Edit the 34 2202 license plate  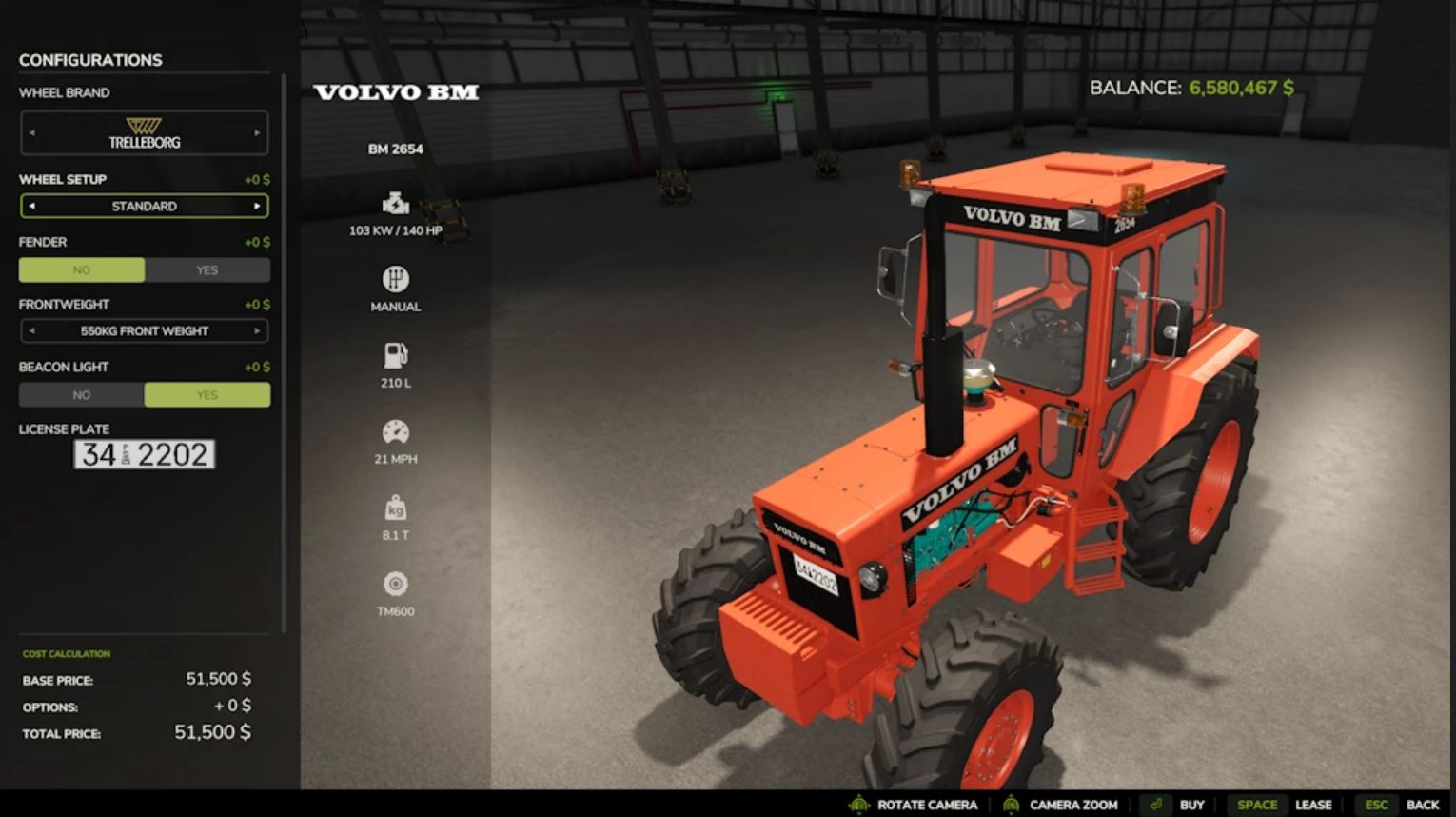tap(145, 454)
